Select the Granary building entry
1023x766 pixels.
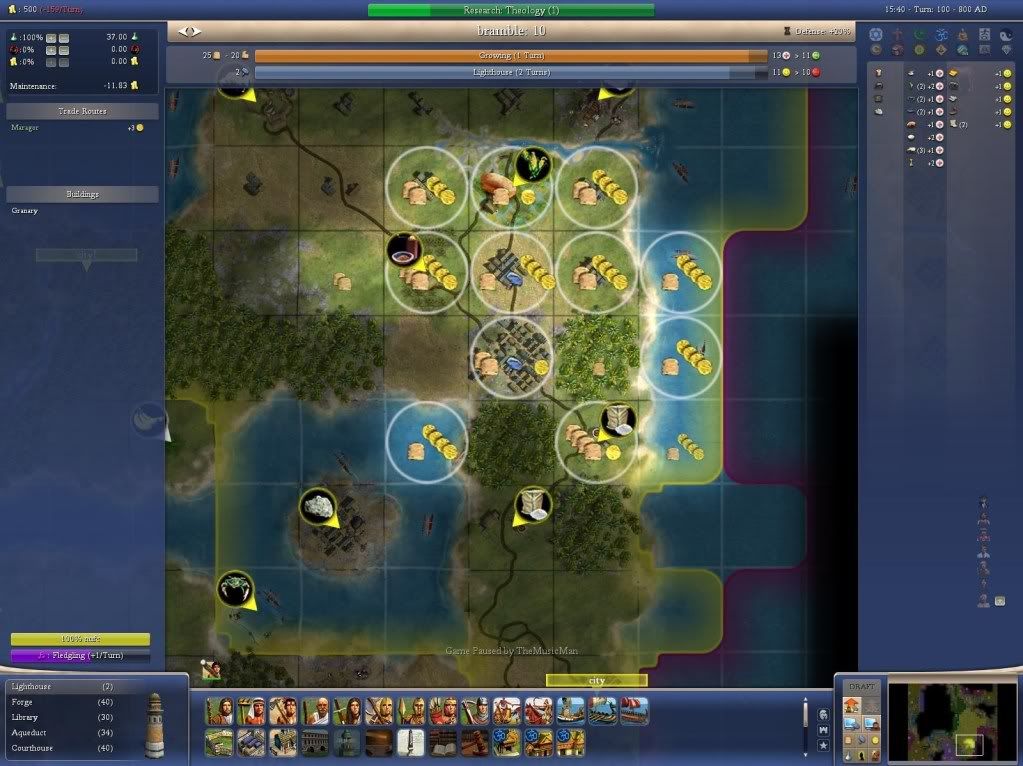(x=27, y=211)
